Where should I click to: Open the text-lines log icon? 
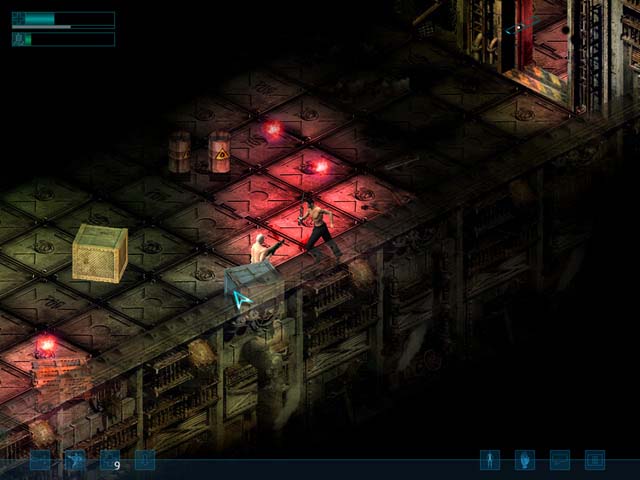coord(560,460)
